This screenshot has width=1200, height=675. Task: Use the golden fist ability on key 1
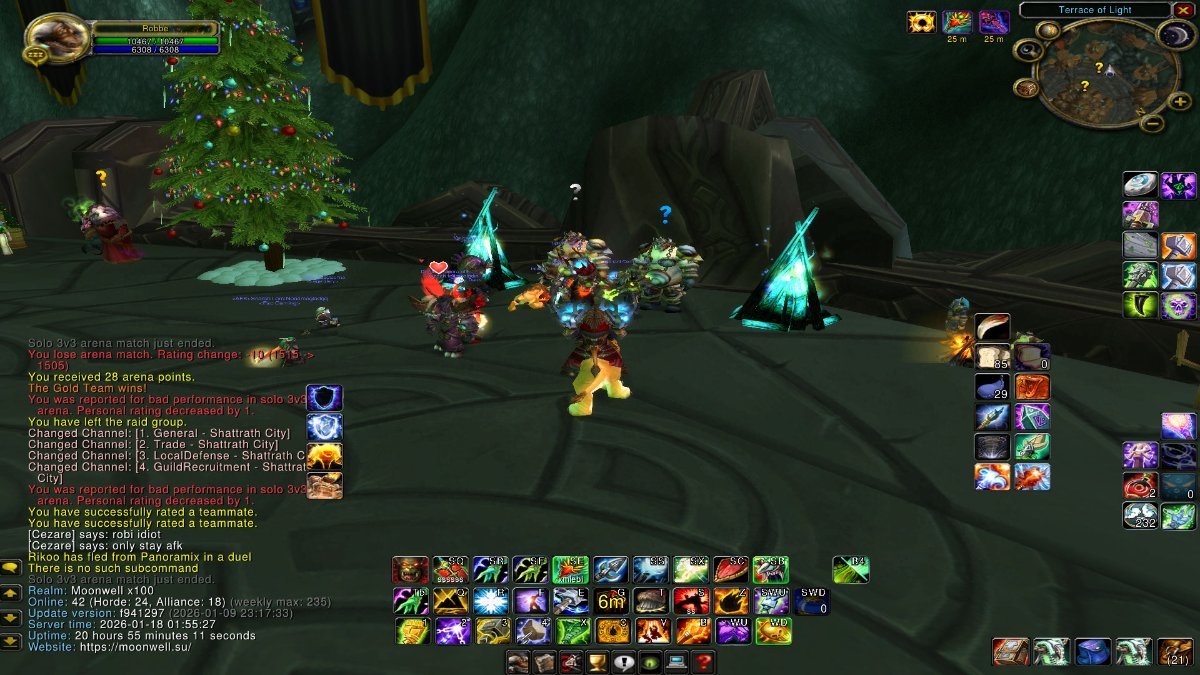pyautogui.click(x=410, y=631)
